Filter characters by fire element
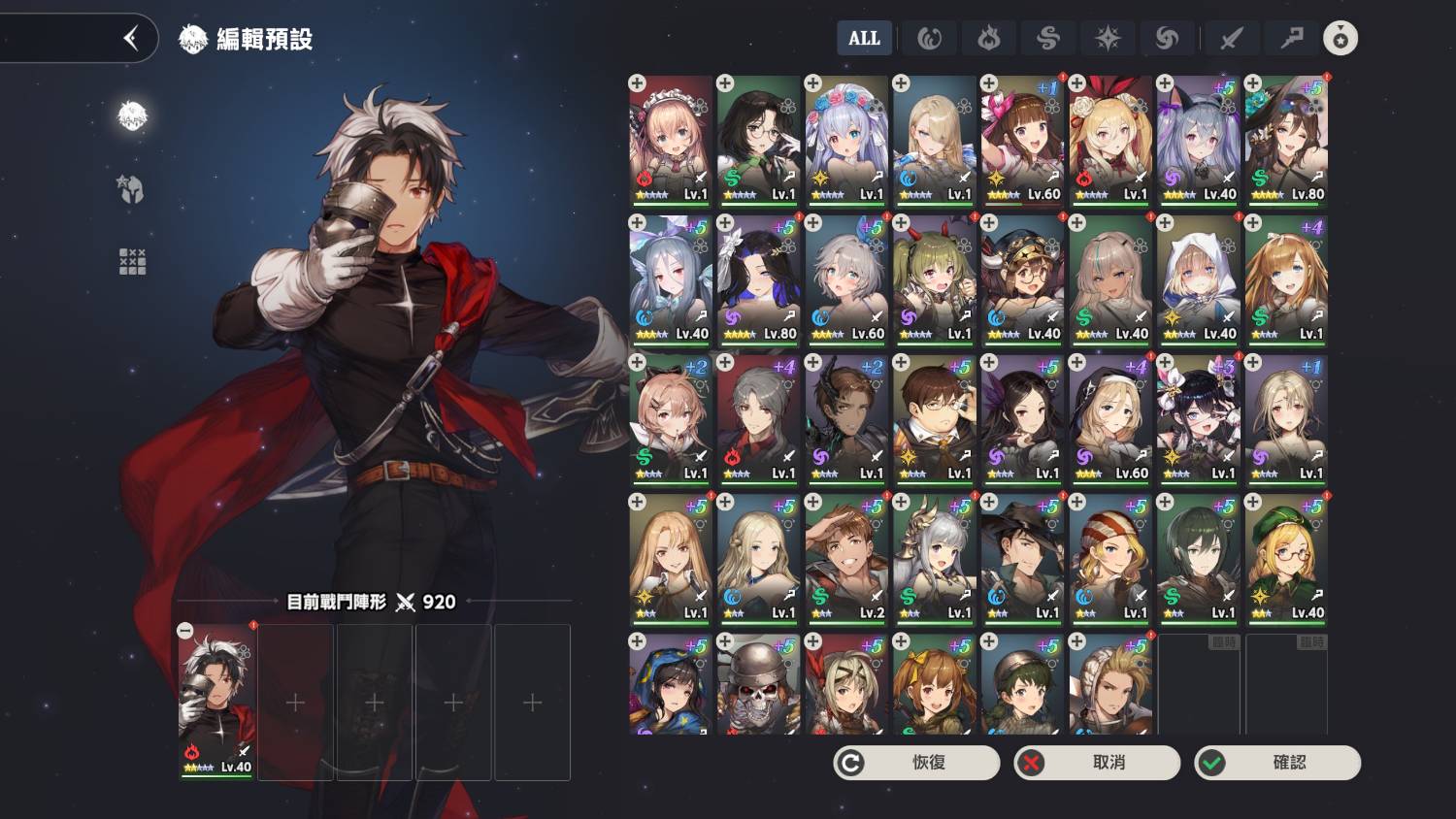The image size is (1456, 819). 988,39
